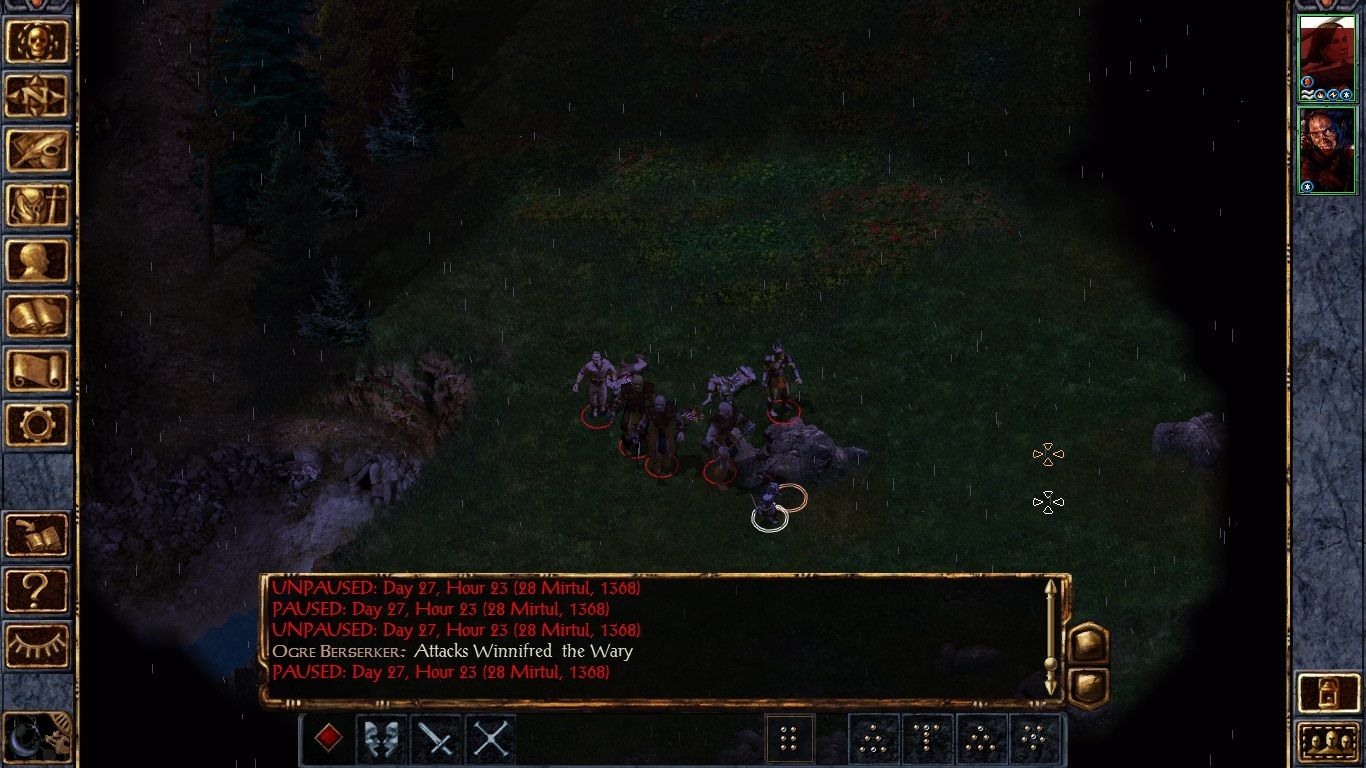Select the T-shaped party formation
The image size is (1366, 768).
[x=928, y=740]
